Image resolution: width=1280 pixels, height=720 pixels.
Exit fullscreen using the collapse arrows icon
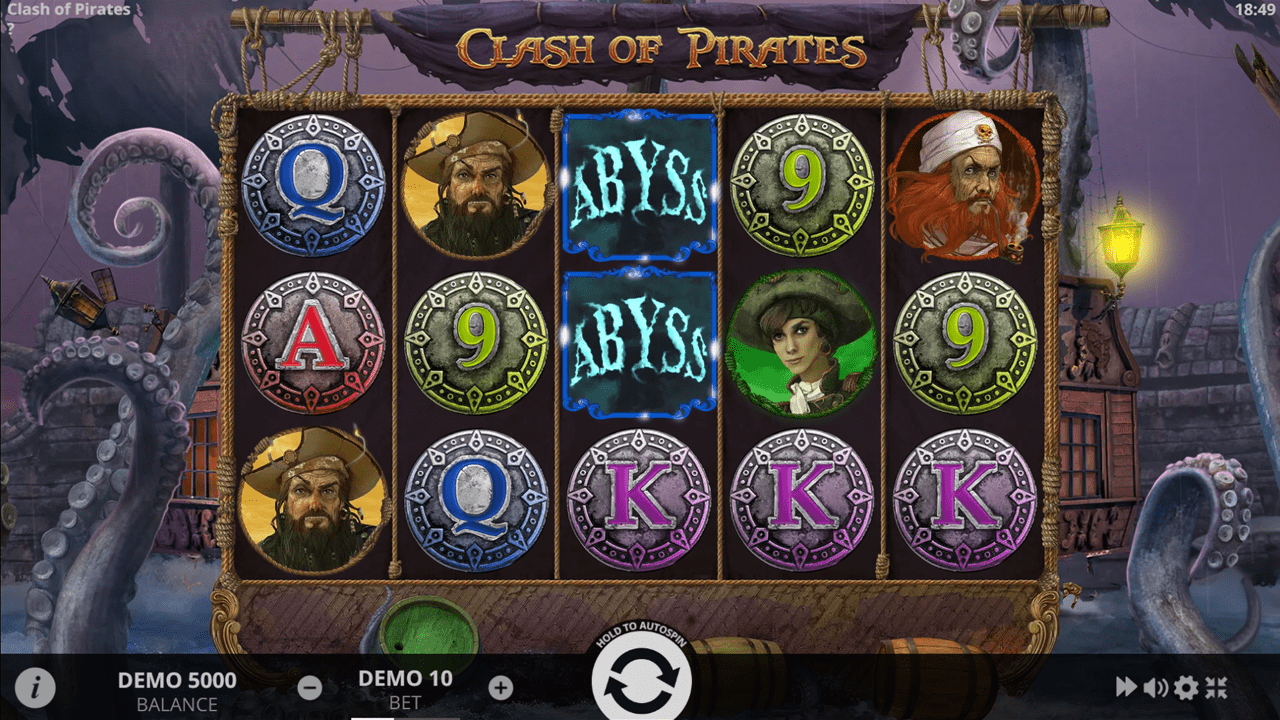click(1218, 686)
